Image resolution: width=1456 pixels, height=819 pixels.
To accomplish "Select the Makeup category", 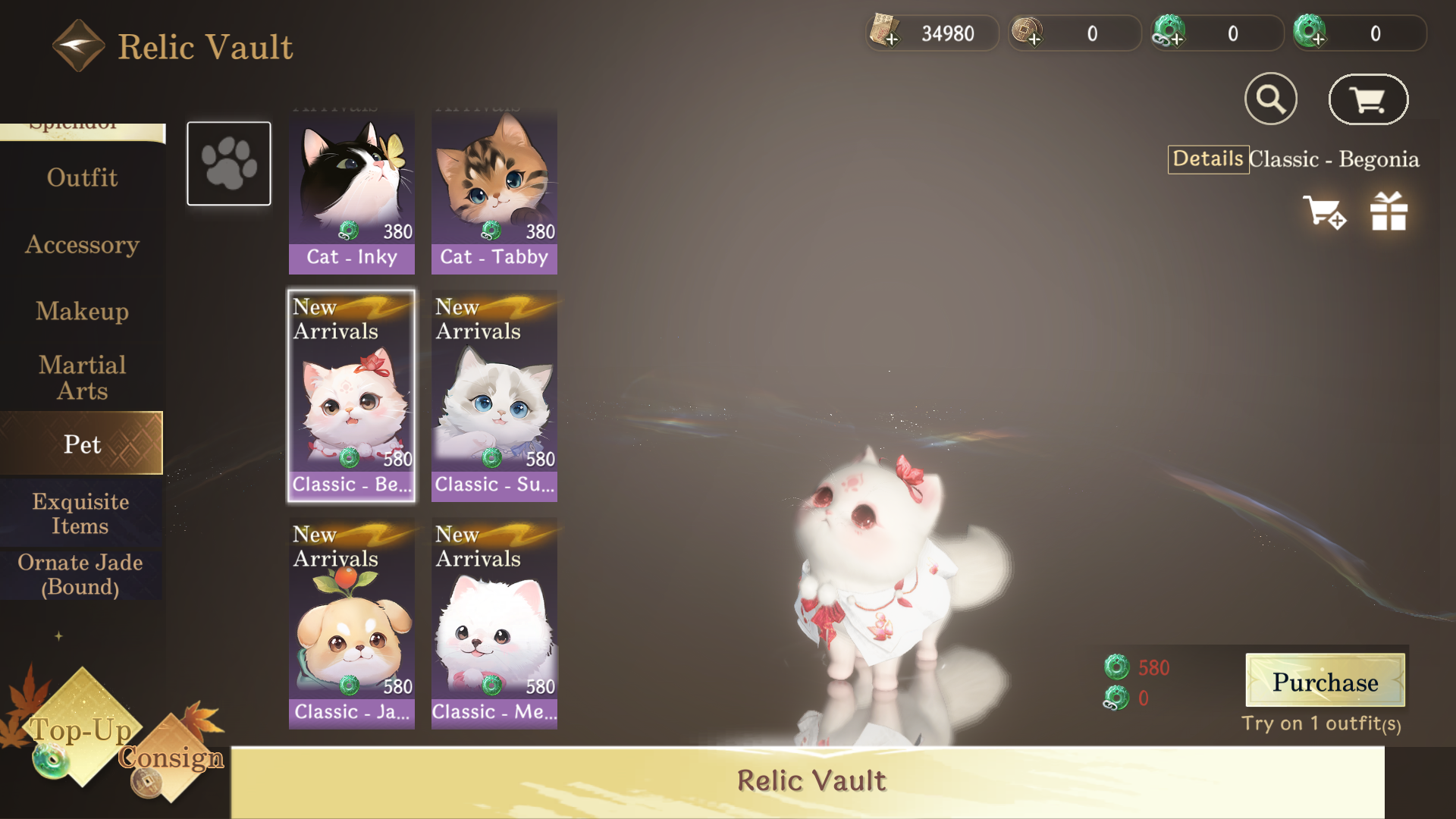I will pyautogui.click(x=82, y=311).
